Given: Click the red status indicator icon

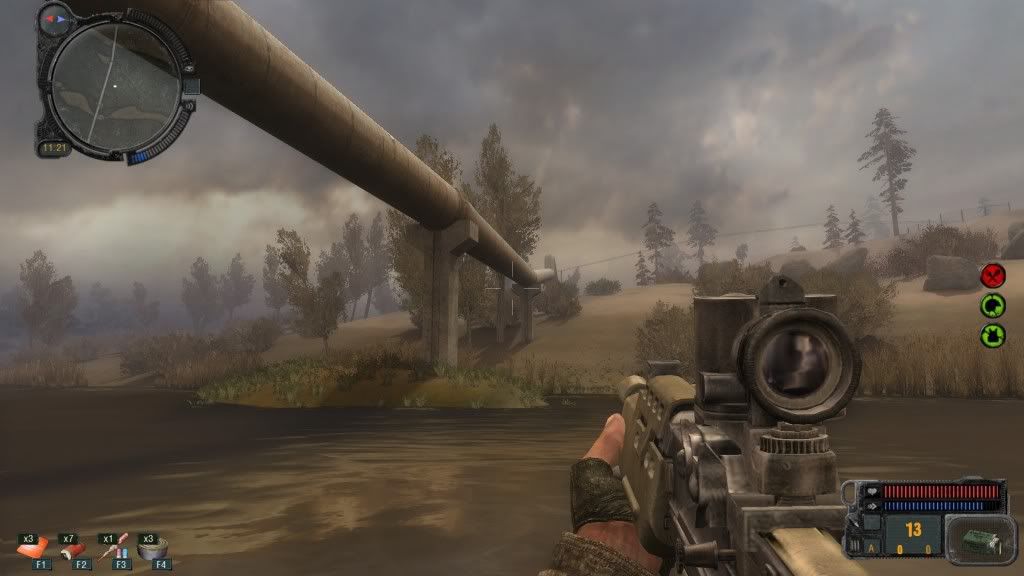Looking at the screenshot, I should (993, 276).
